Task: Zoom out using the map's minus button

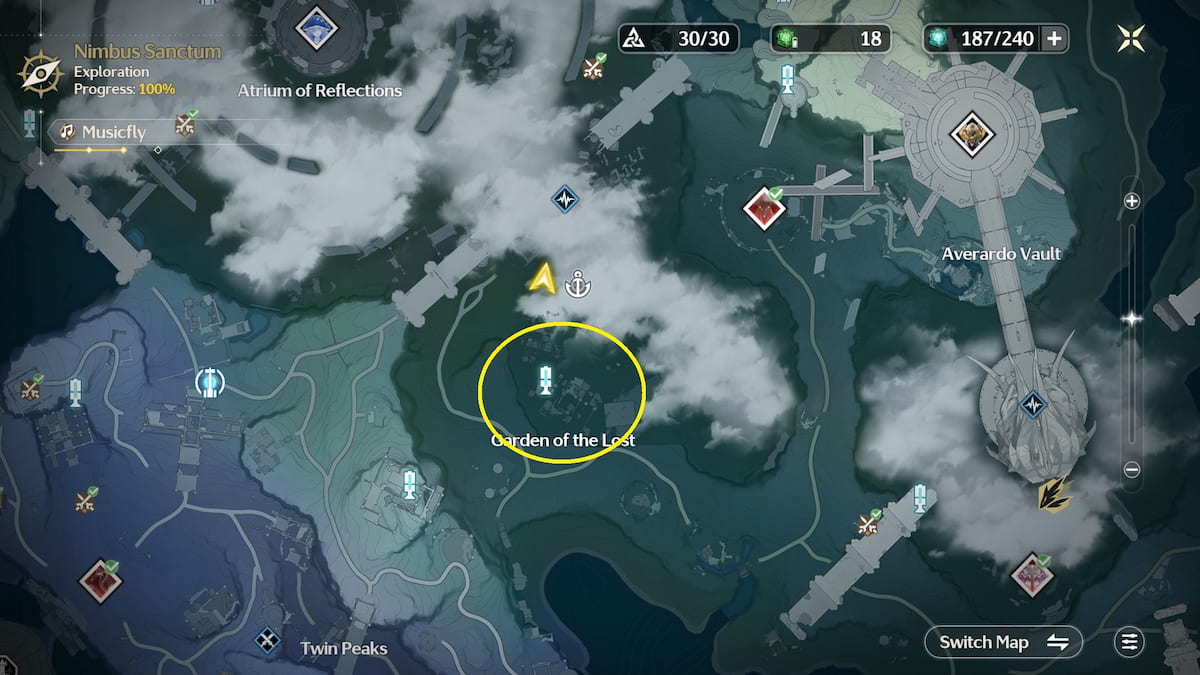Action: (x=1132, y=469)
